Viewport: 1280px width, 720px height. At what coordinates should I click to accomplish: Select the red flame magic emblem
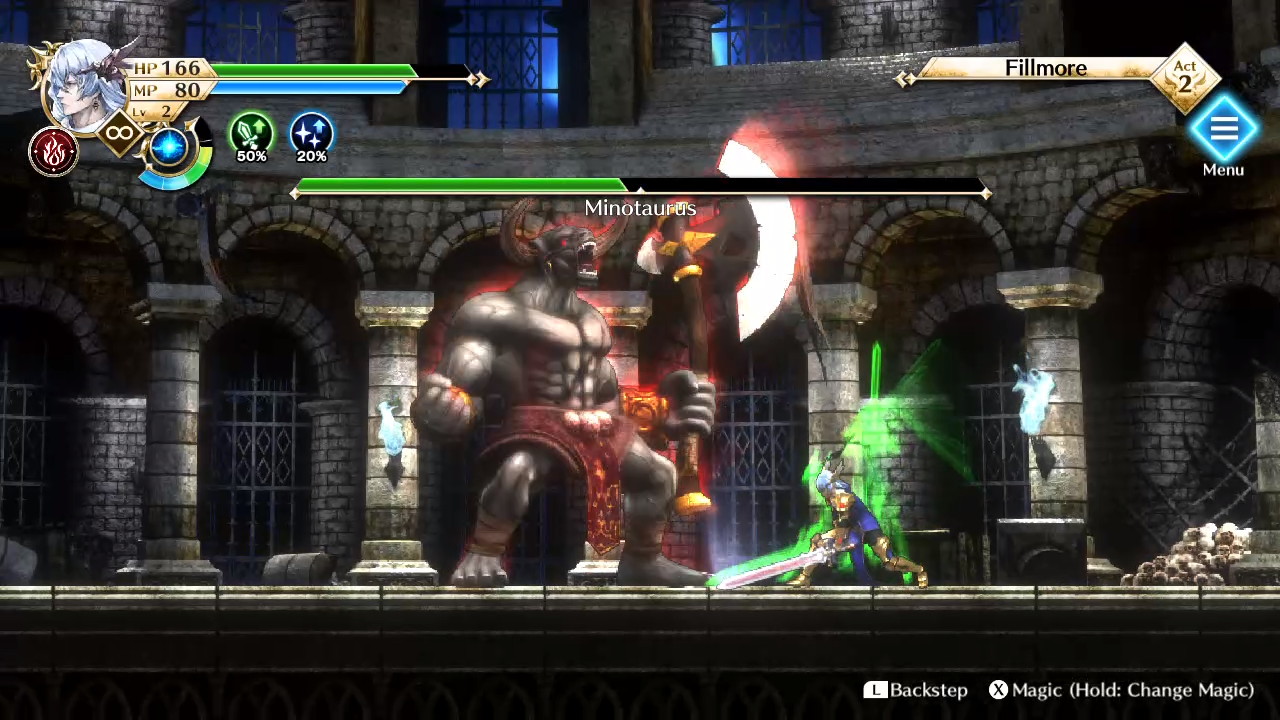pos(53,153)
